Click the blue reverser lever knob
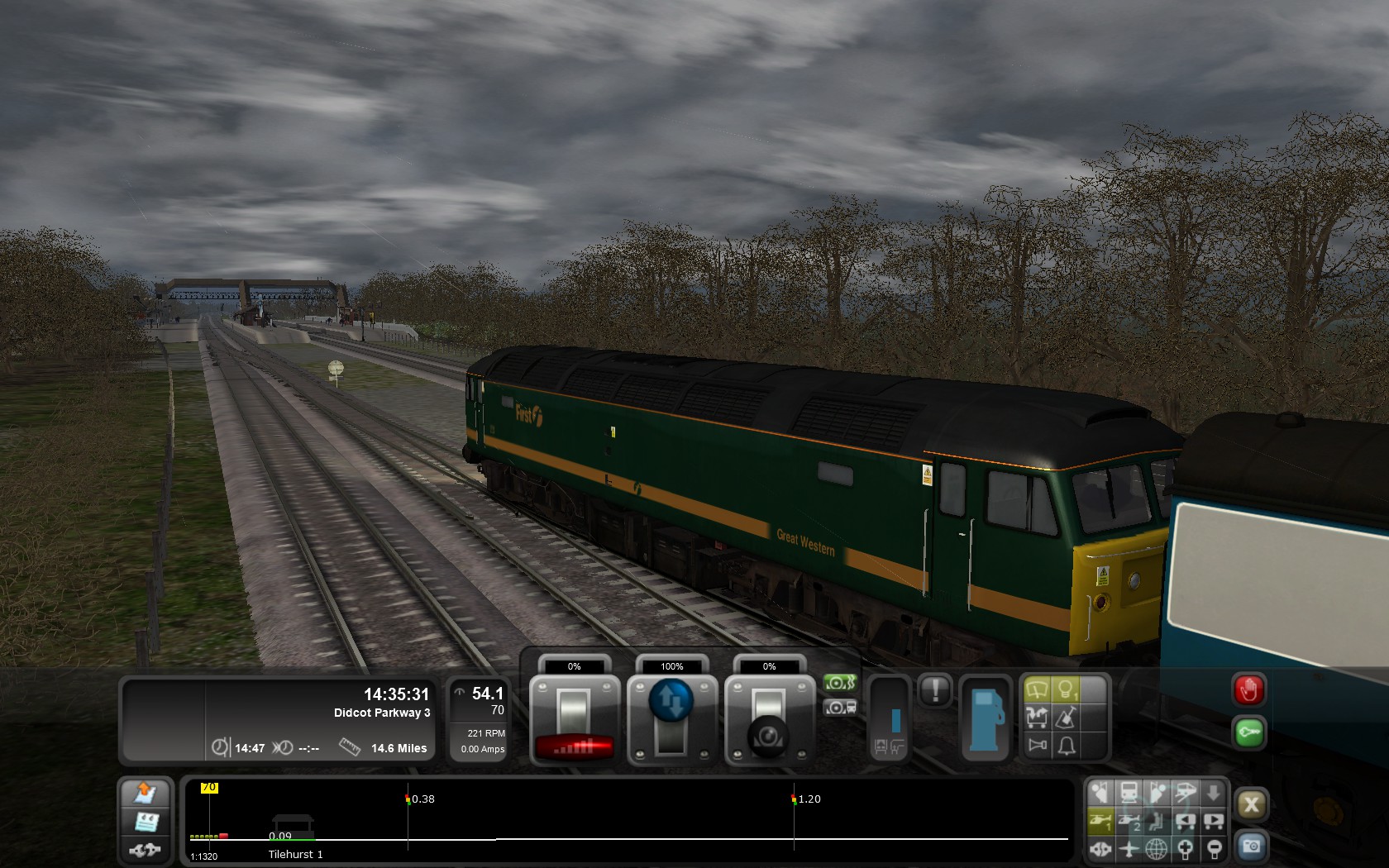The image size is (1389, 868). coord(671,700)
